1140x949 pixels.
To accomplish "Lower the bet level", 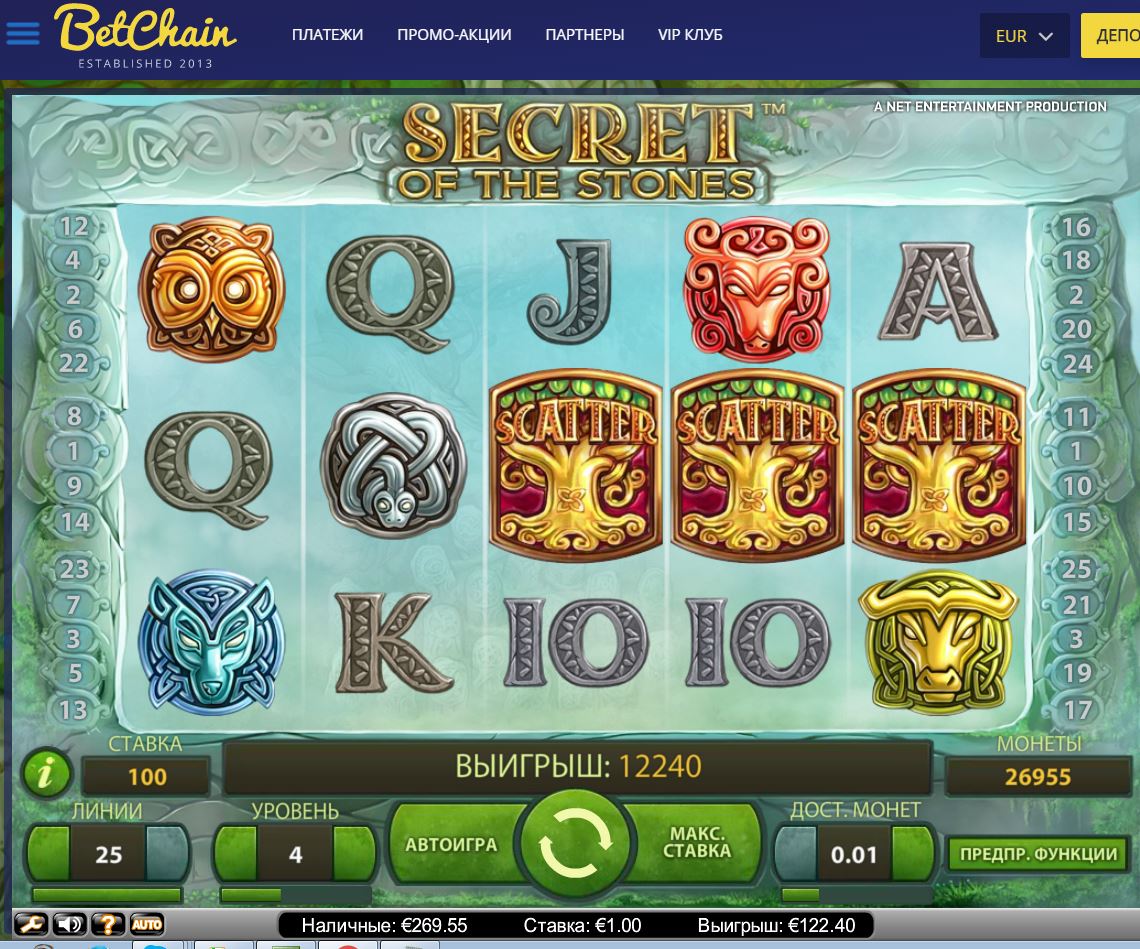I will click(x=234, y=853).
